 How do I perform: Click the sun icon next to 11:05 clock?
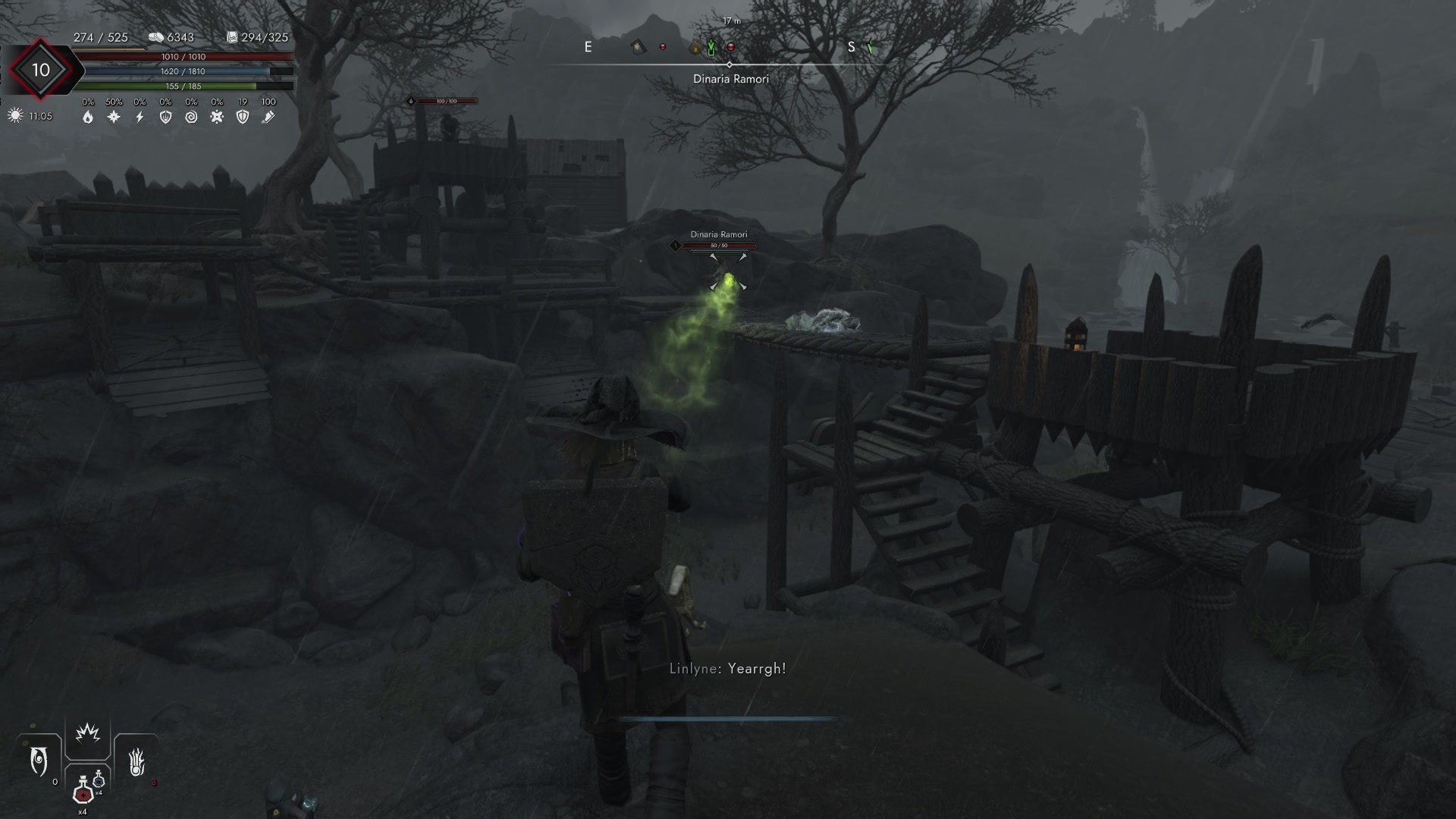[x=14, y=114]
